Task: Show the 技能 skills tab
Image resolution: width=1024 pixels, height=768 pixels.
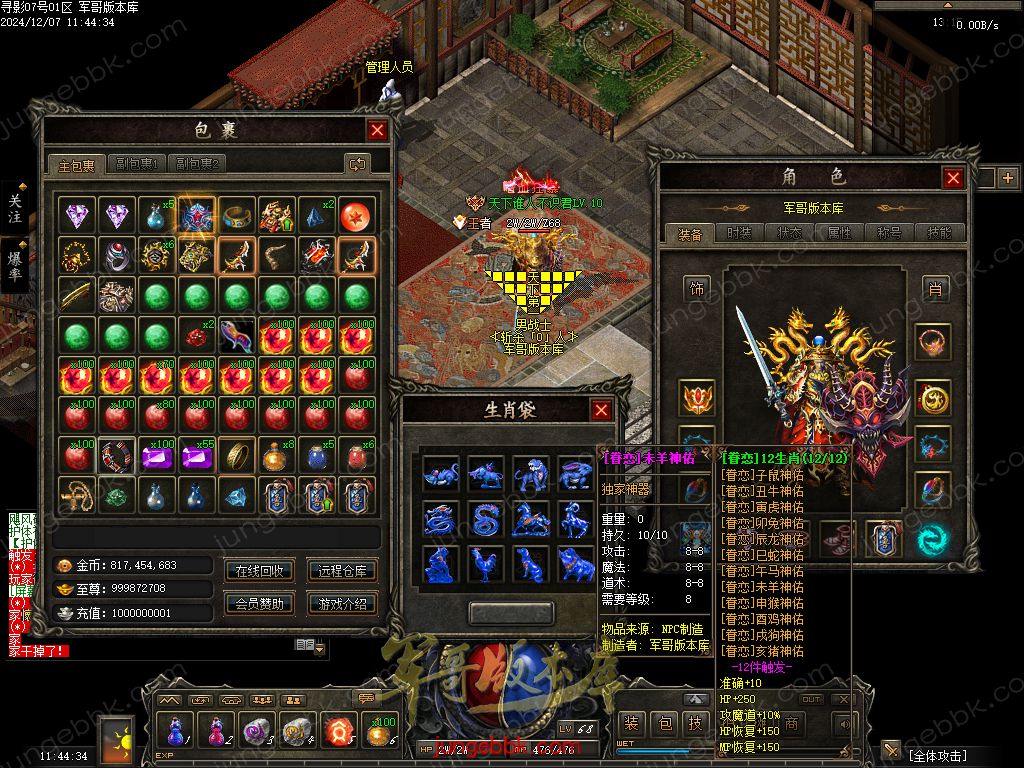Action: 939,233
